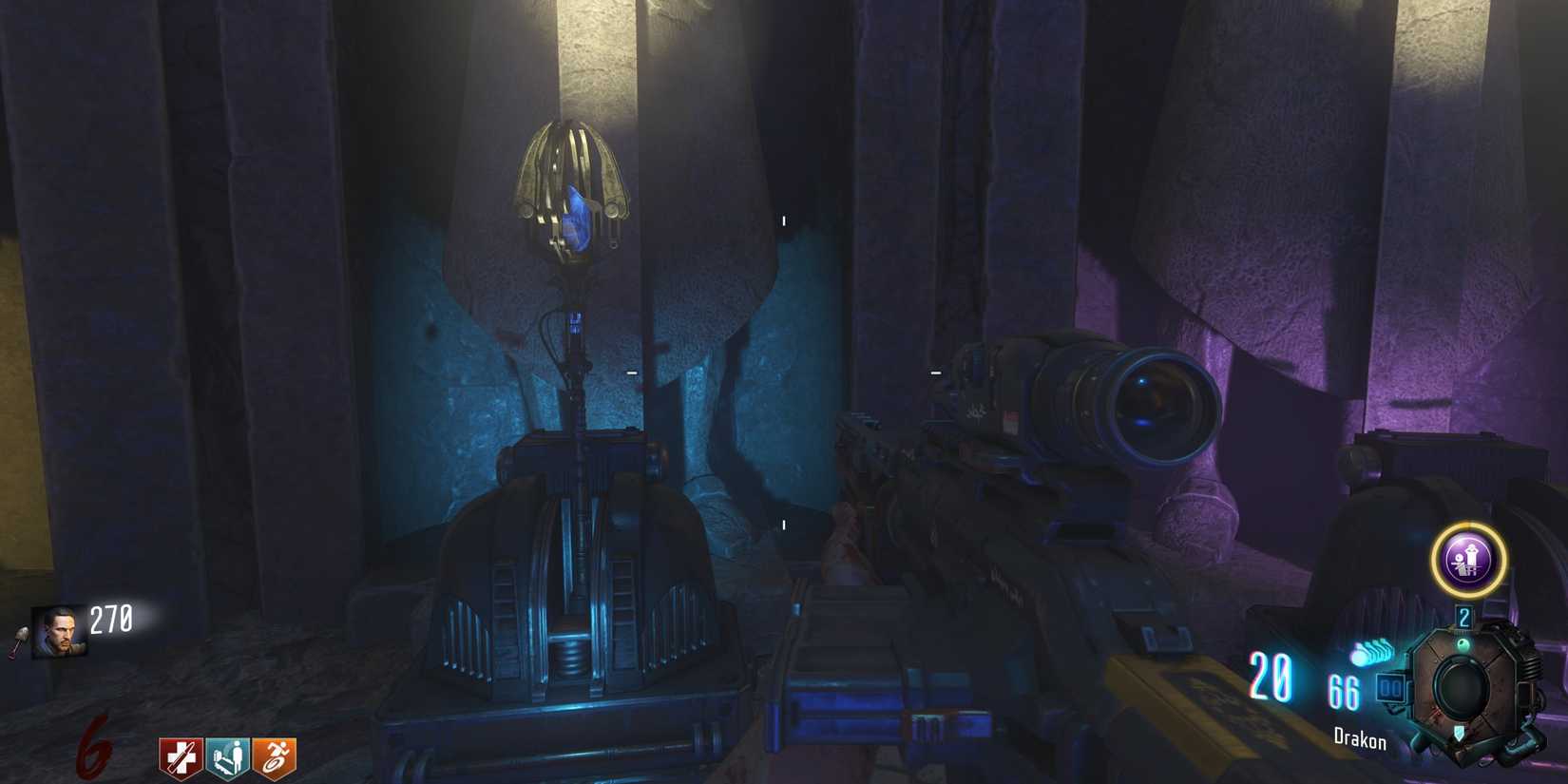
Task: Expand the tactical equipment counter showing 00
Action: (1390, 687)
